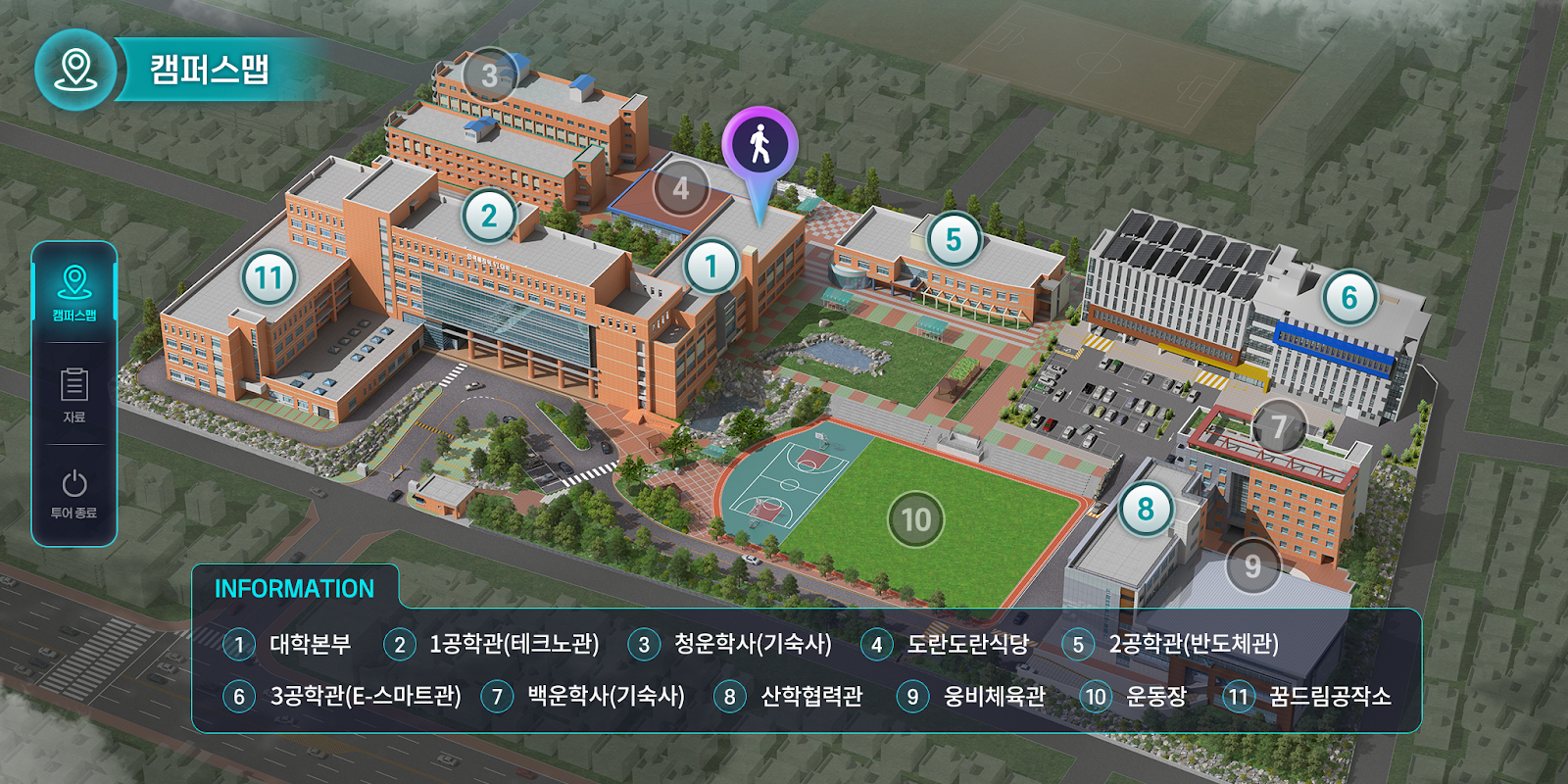This screenshot has height=784, width=1568.
Task: Select cafeteria marker number 4
Action: coord(681,188)
